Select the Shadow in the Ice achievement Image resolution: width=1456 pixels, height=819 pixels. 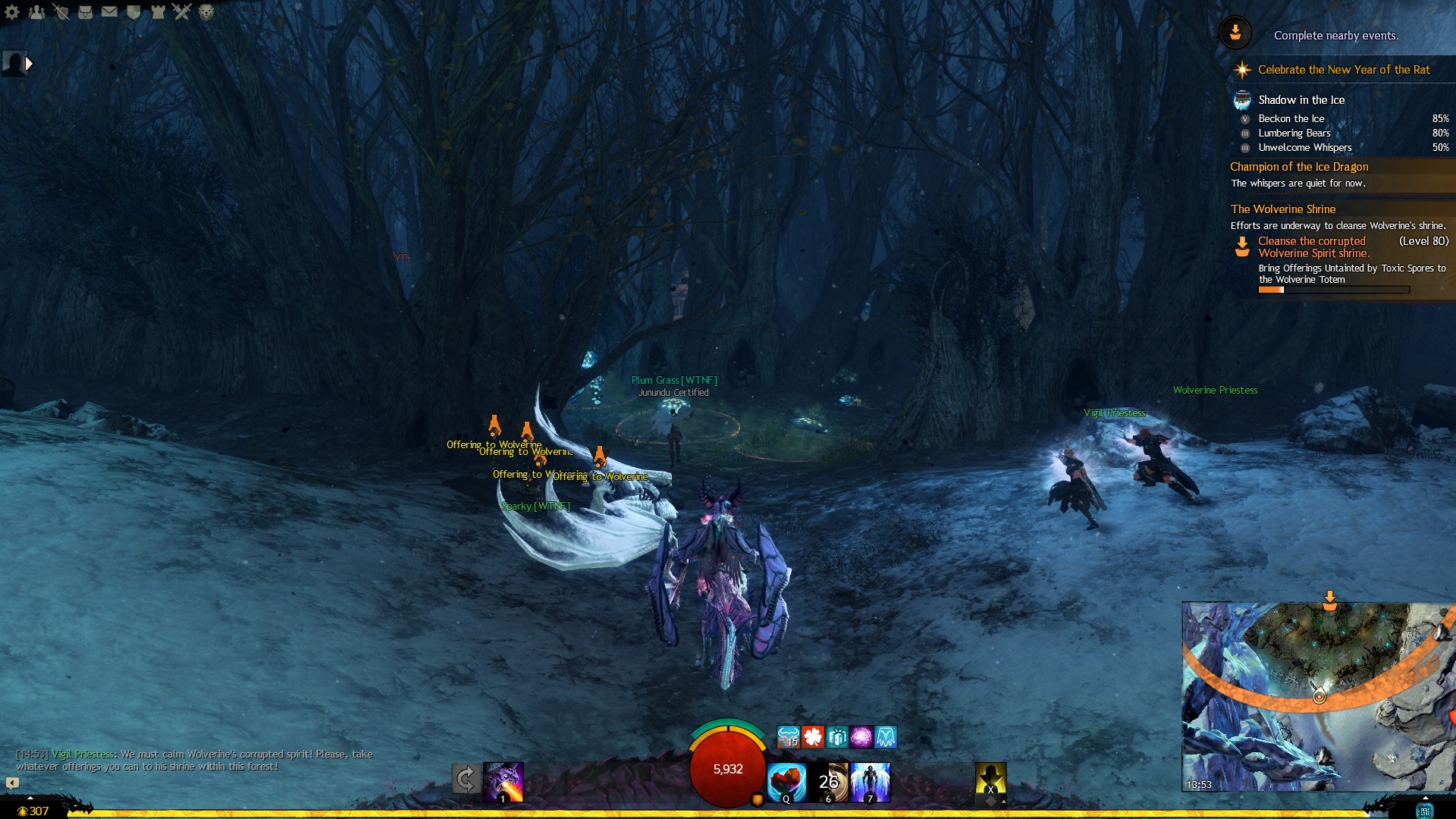point(1301,100)
